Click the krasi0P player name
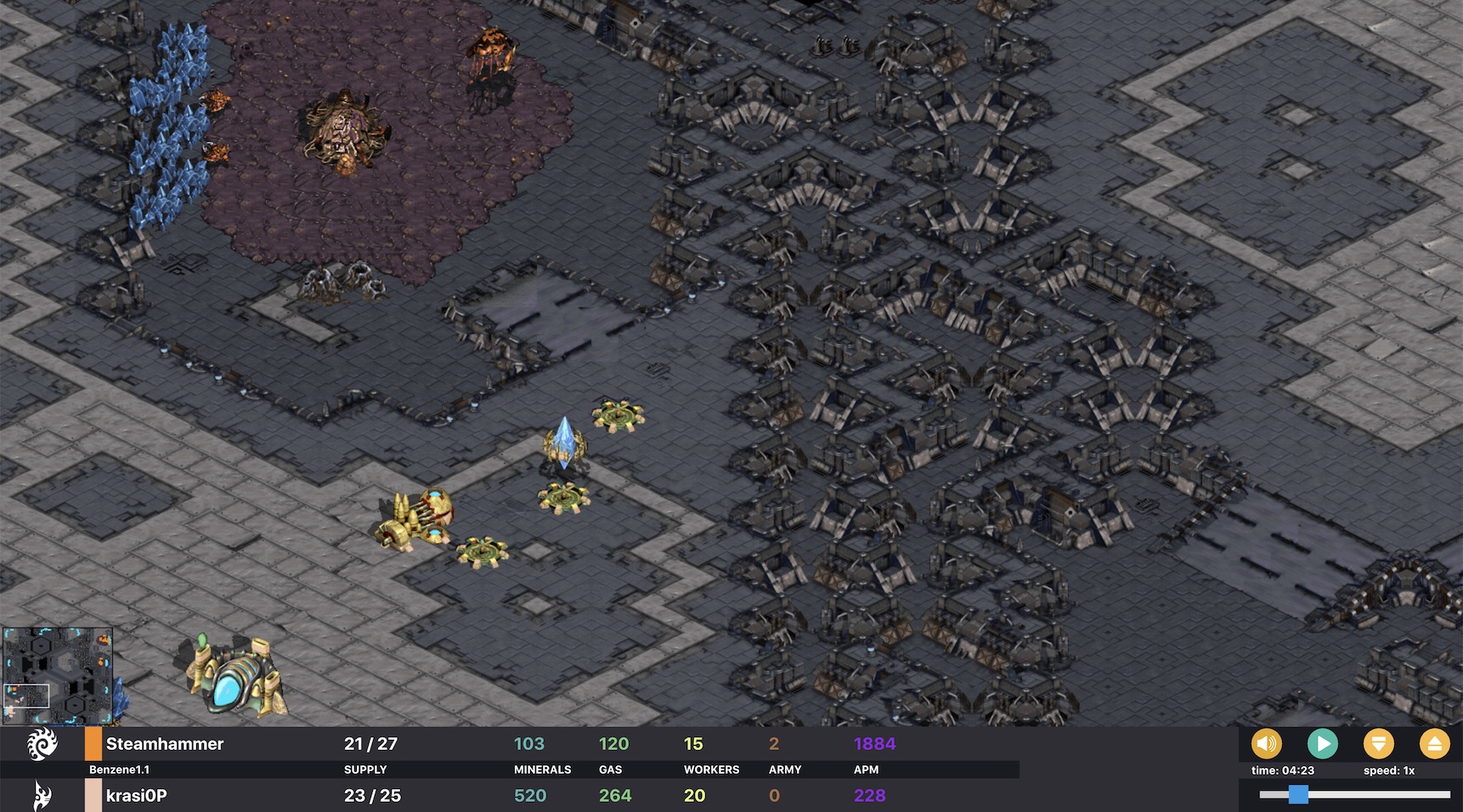 pyautogui.click(x=136, y=796)
